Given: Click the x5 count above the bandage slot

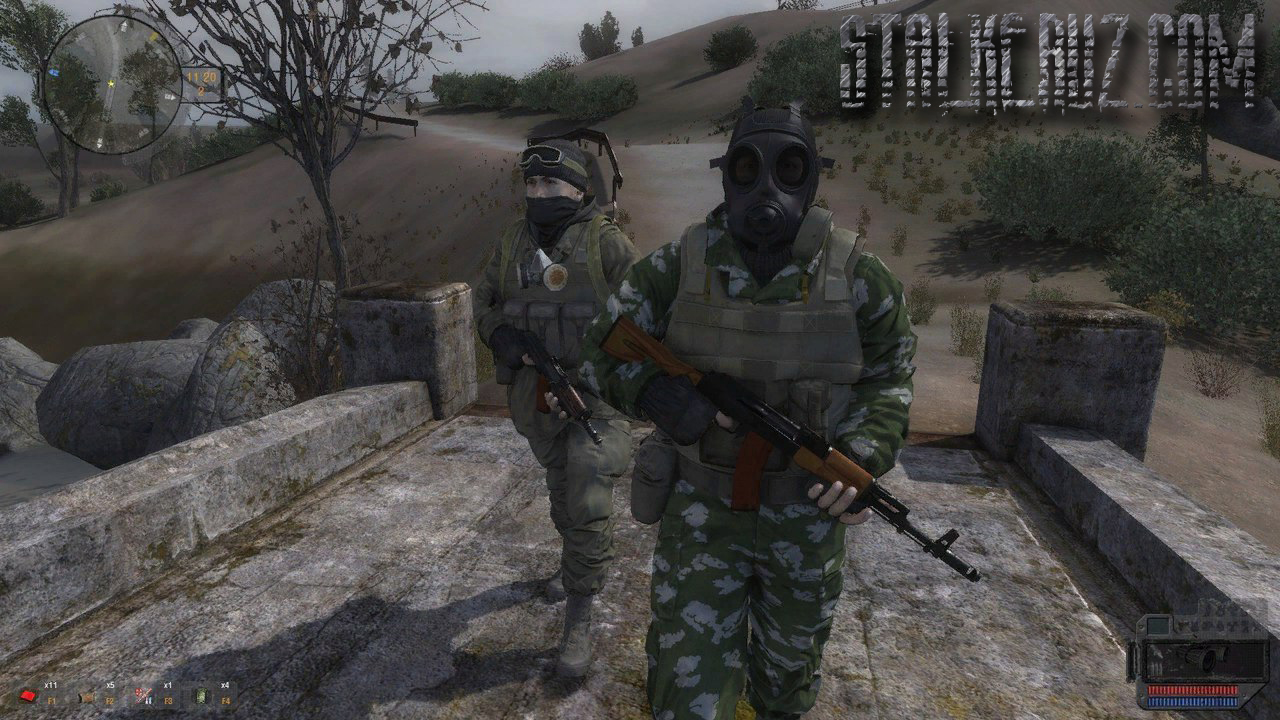Looking at the screenshot, I should click(110, 685).
